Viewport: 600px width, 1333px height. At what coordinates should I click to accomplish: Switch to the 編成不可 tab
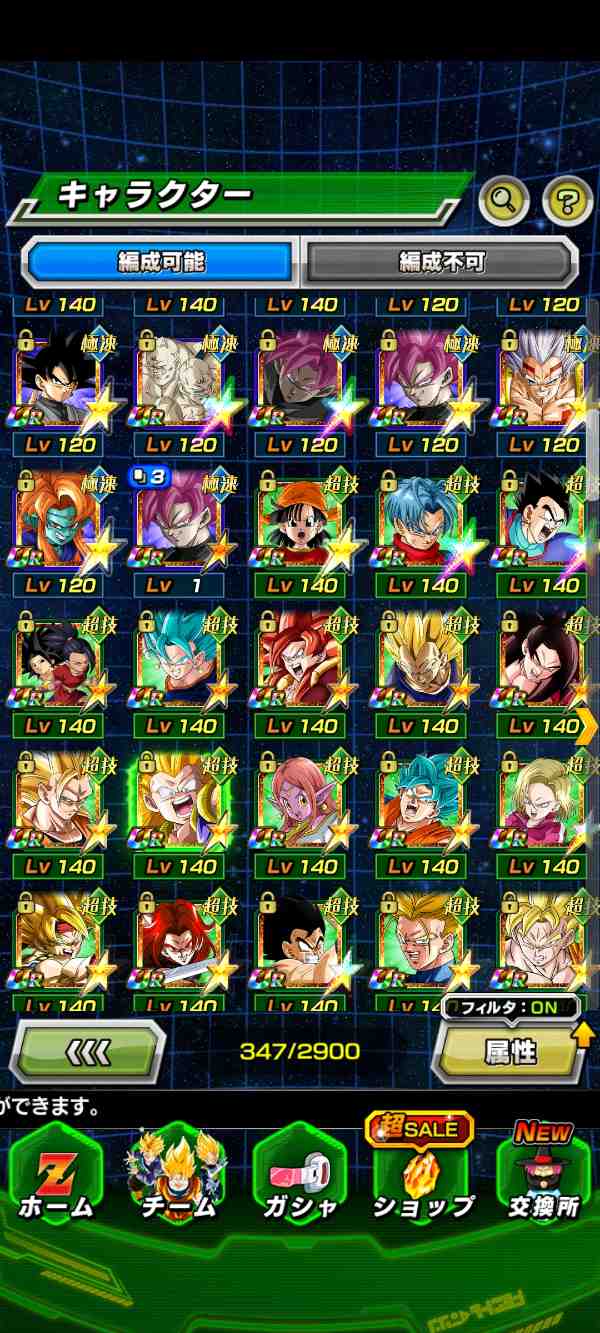[x=440, y=262]
